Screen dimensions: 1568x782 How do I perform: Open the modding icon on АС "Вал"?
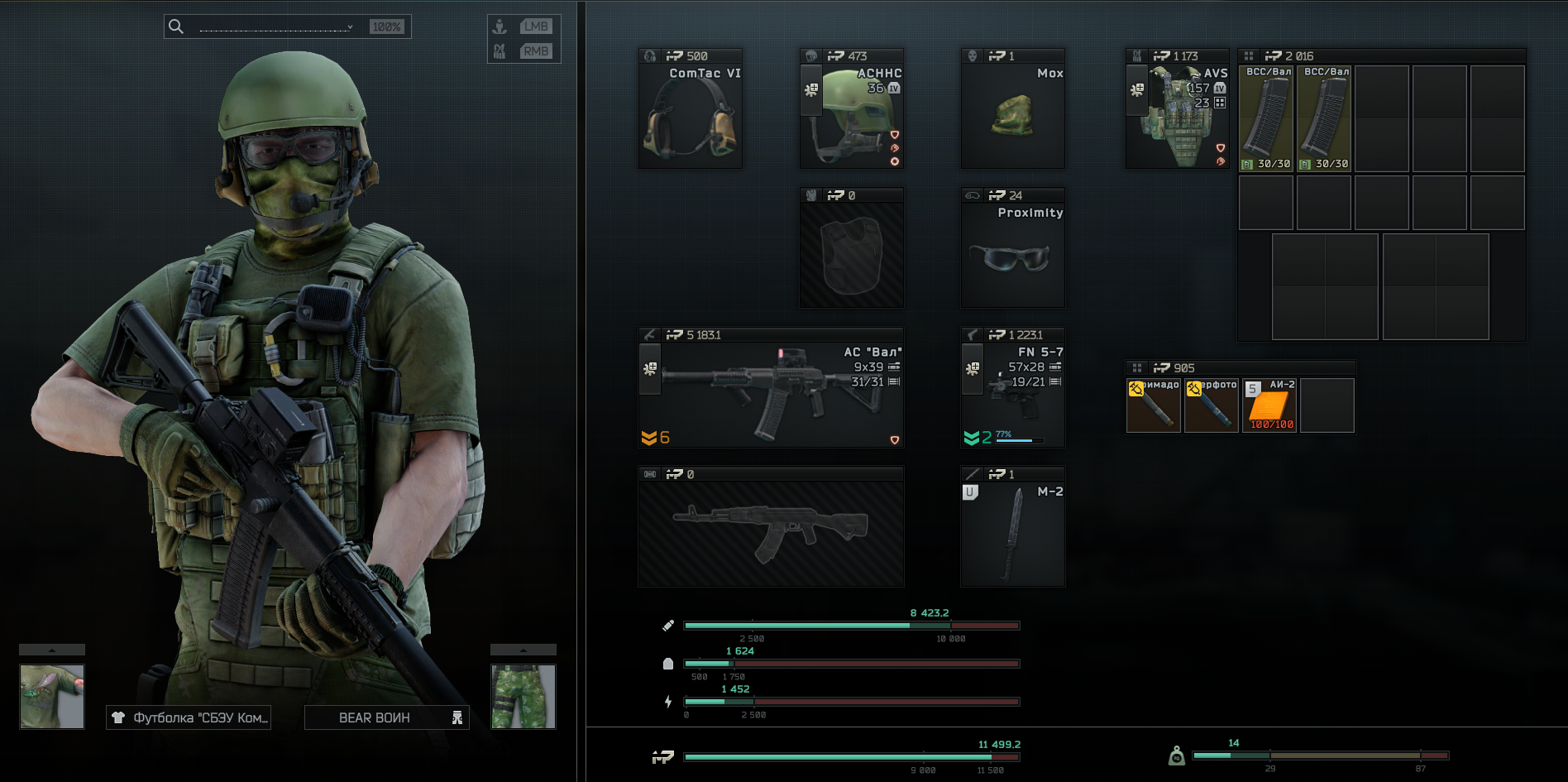tap(650, 368)
